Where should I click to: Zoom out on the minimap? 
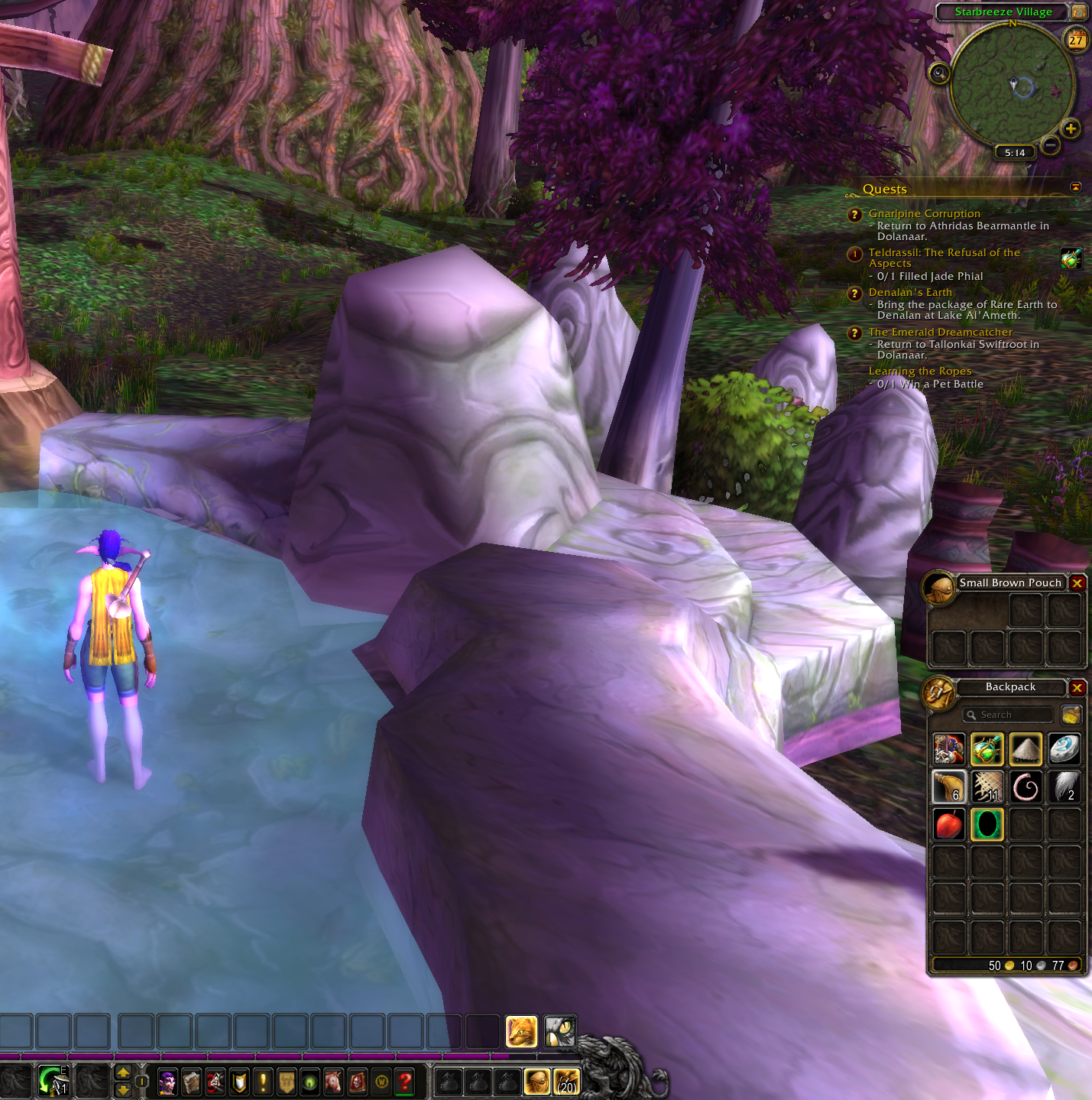[1051, 144]
